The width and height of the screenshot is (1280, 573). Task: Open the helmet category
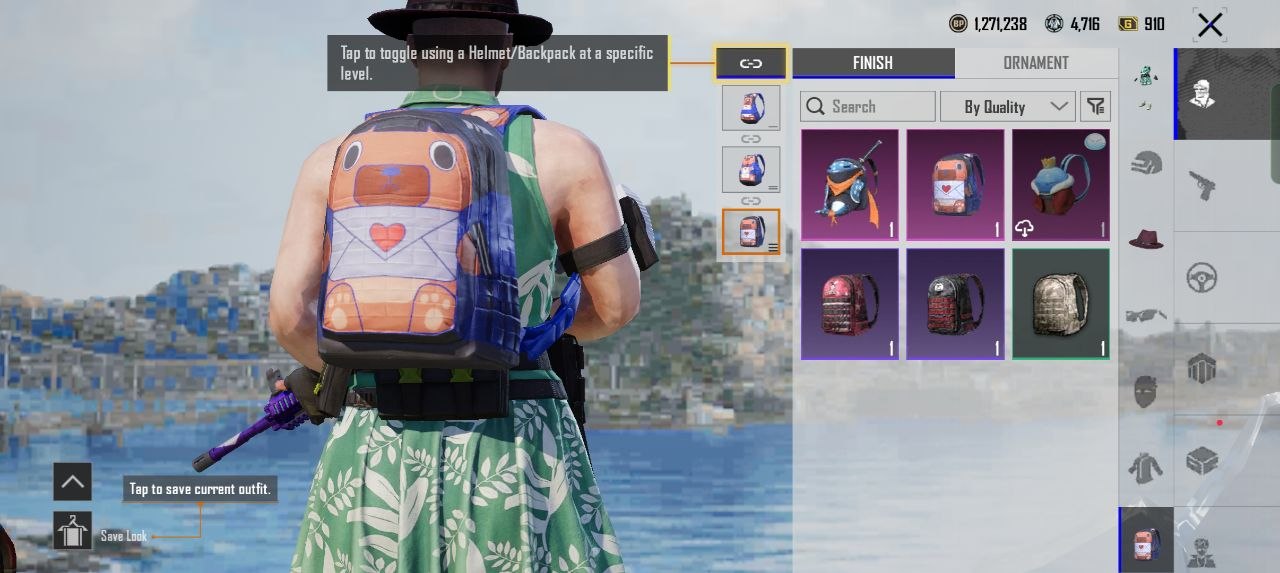point(1146,162)
